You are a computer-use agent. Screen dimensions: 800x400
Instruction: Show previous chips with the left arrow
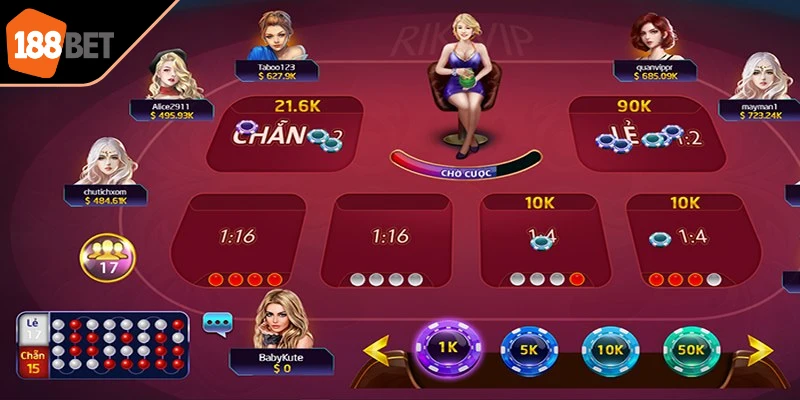(379, 352)
